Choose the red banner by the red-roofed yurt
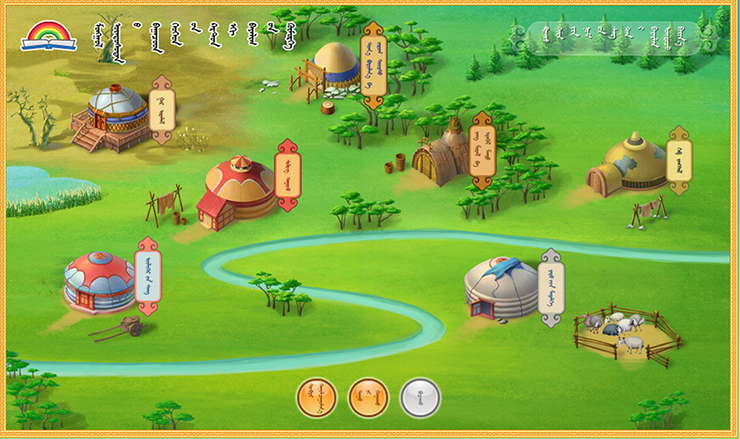740x439 pixels. pos(287,176)
